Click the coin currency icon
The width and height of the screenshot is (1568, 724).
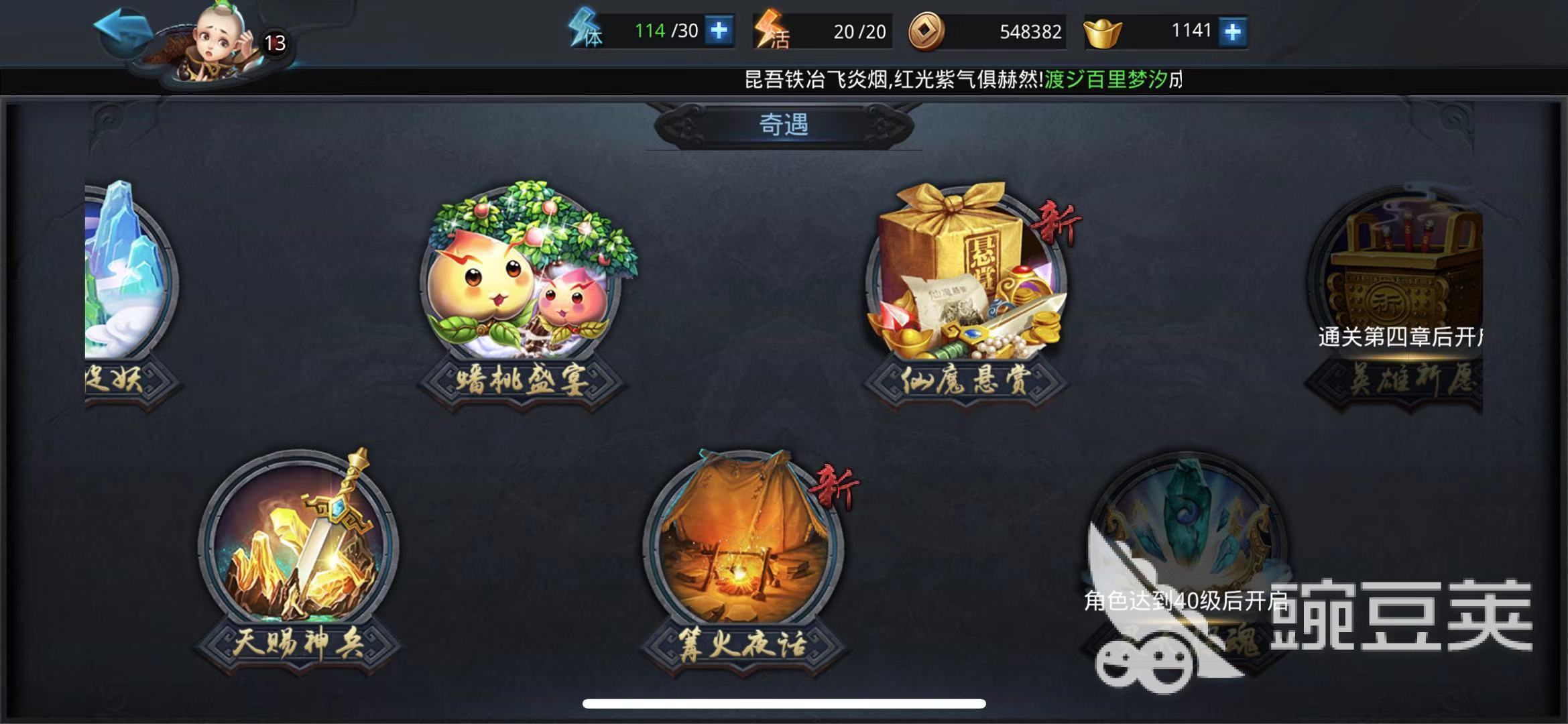tap(925, 29)
